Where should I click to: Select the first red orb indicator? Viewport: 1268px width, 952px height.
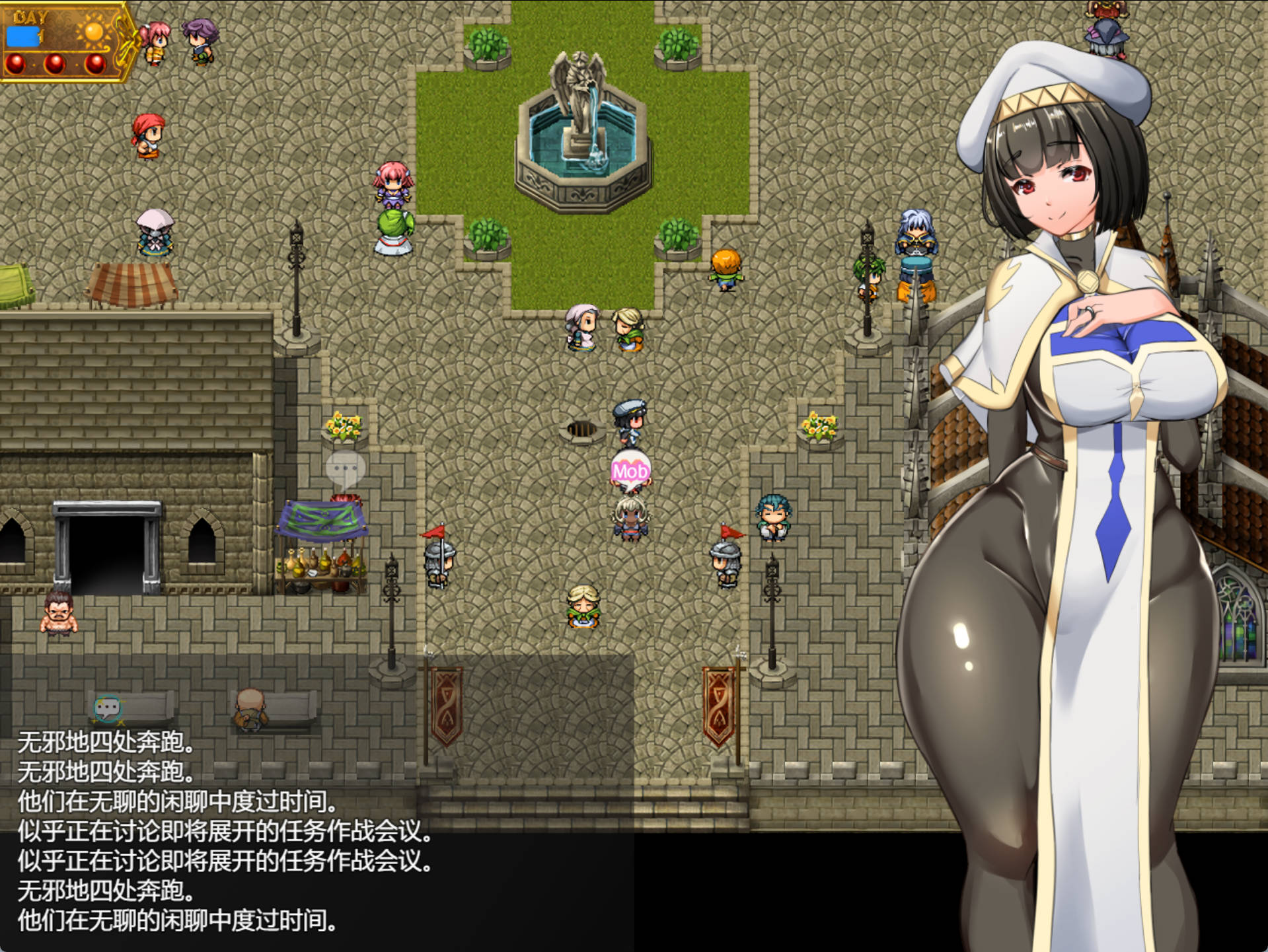point(15,65)
